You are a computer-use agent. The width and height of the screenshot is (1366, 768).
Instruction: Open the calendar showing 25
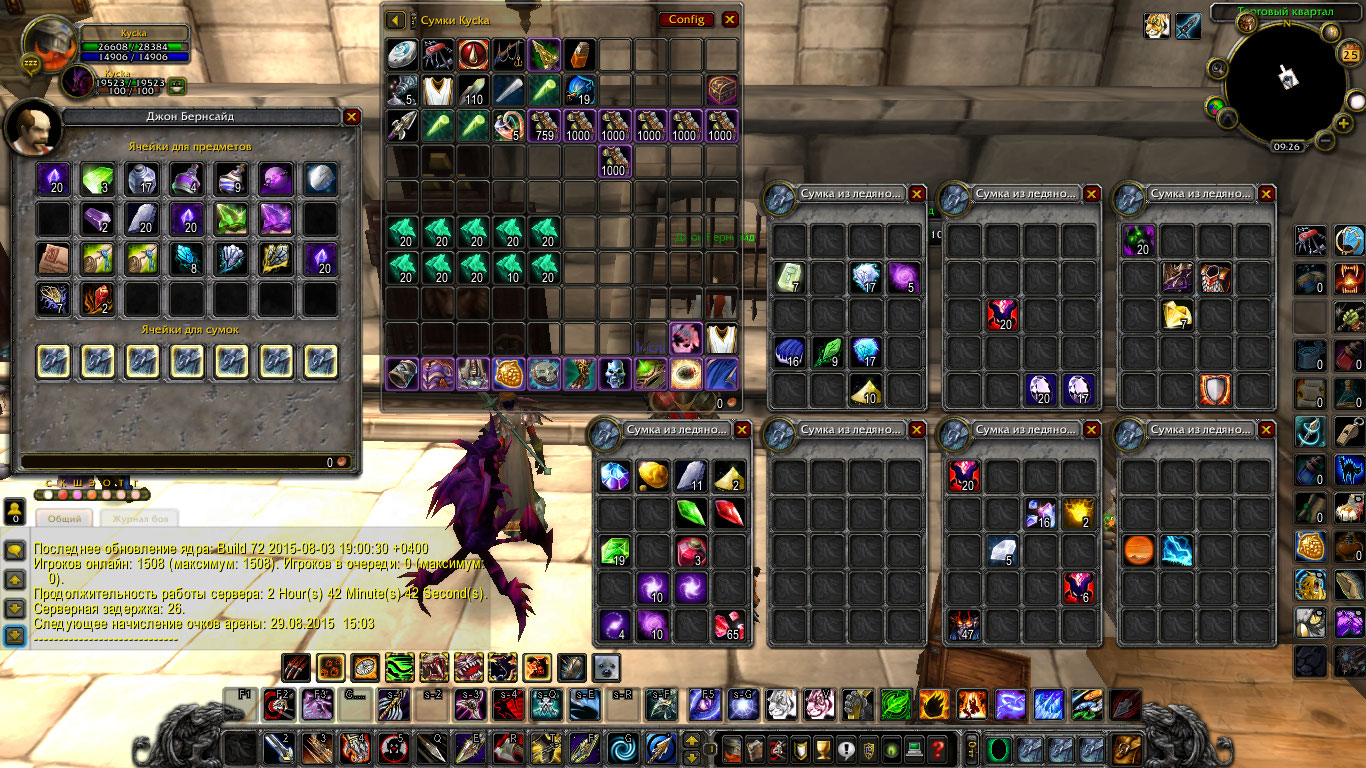point(1350,54)
